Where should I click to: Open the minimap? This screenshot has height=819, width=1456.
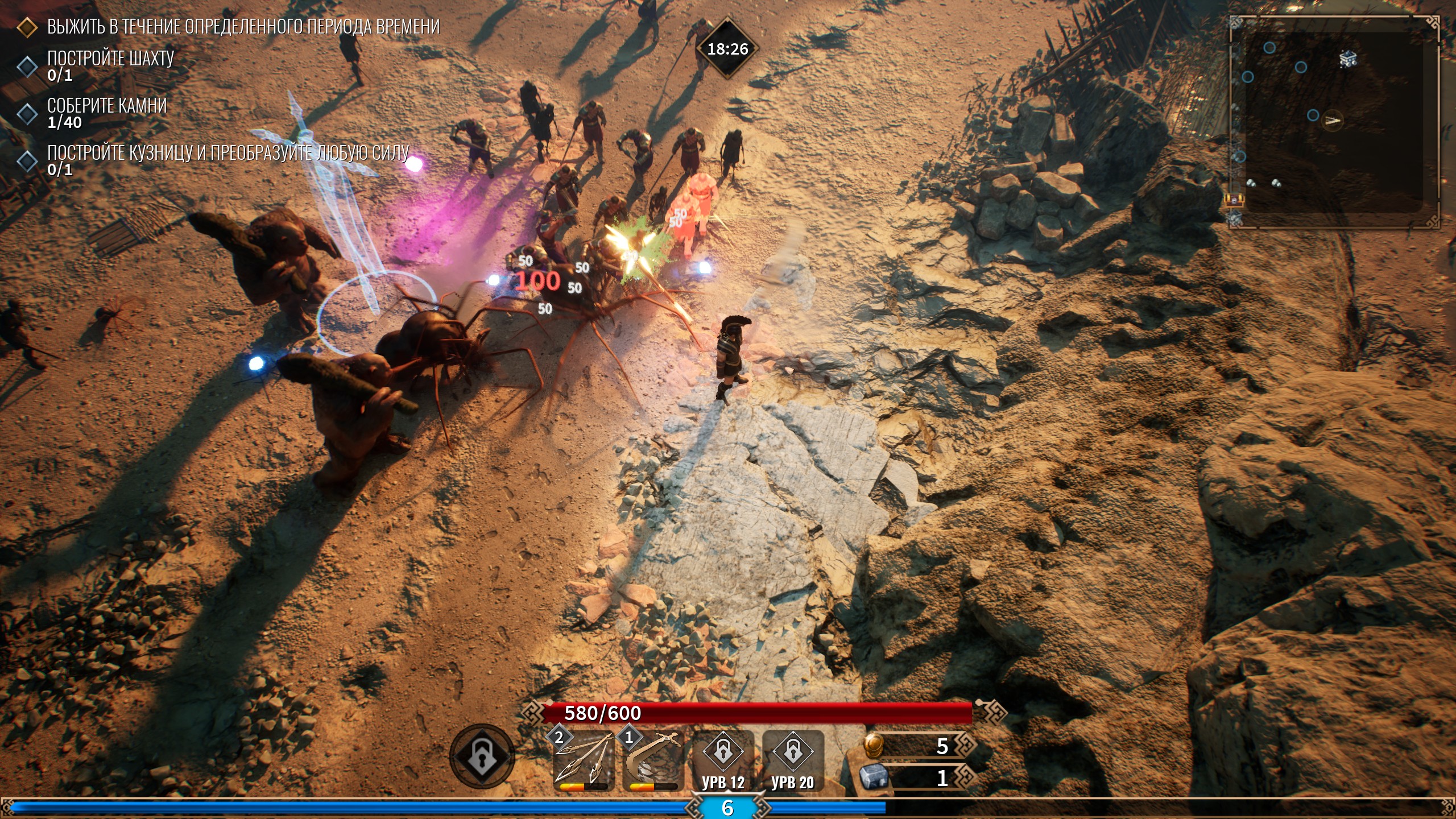click(1334, 122)
